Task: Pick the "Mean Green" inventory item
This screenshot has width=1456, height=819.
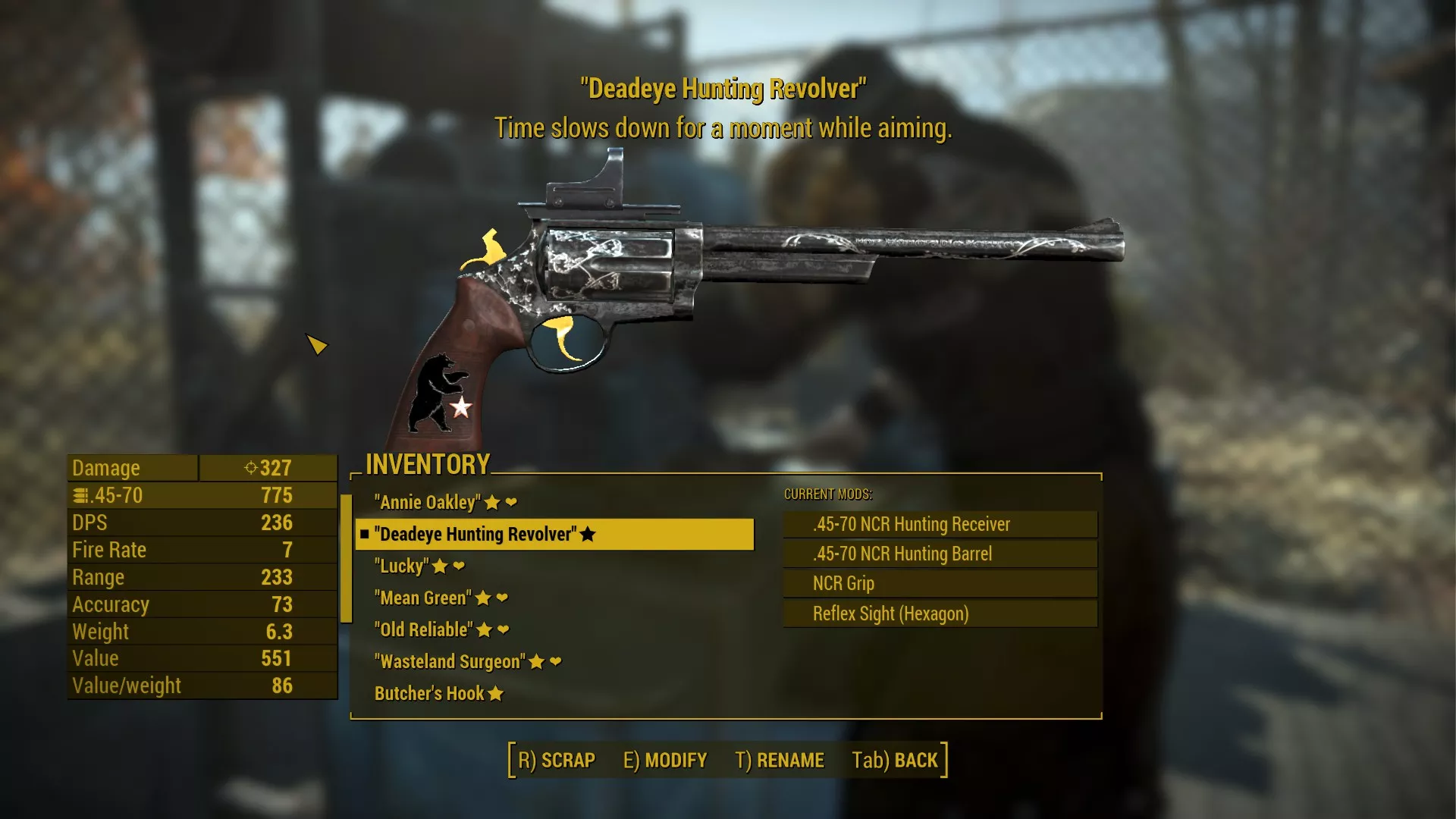Action: click(423, 598)
